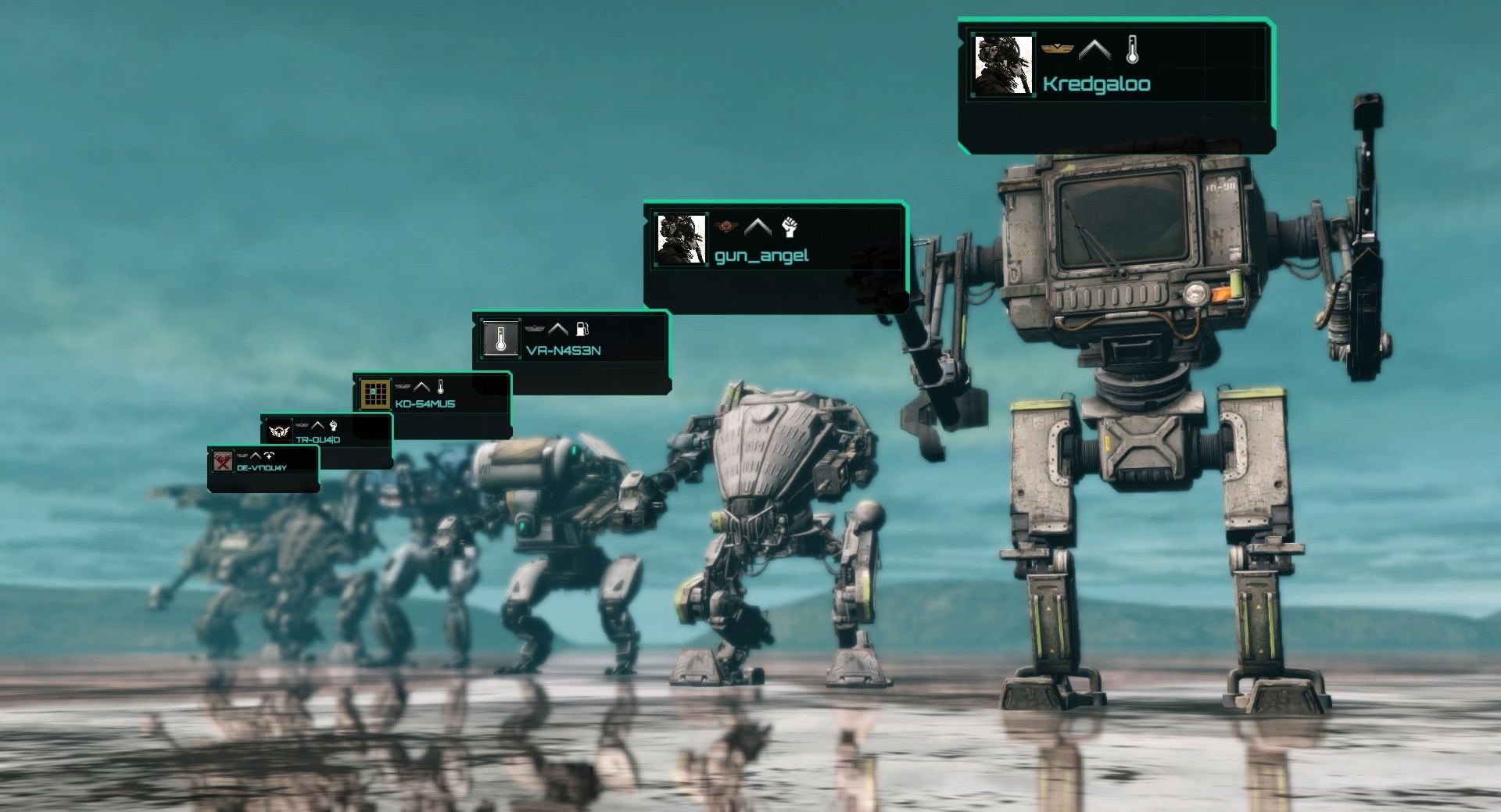Screen dimensions: 1501x812
Task: Click the fuel pump icon on VR-N4S3N's card
Action: [x=582, y=329]
